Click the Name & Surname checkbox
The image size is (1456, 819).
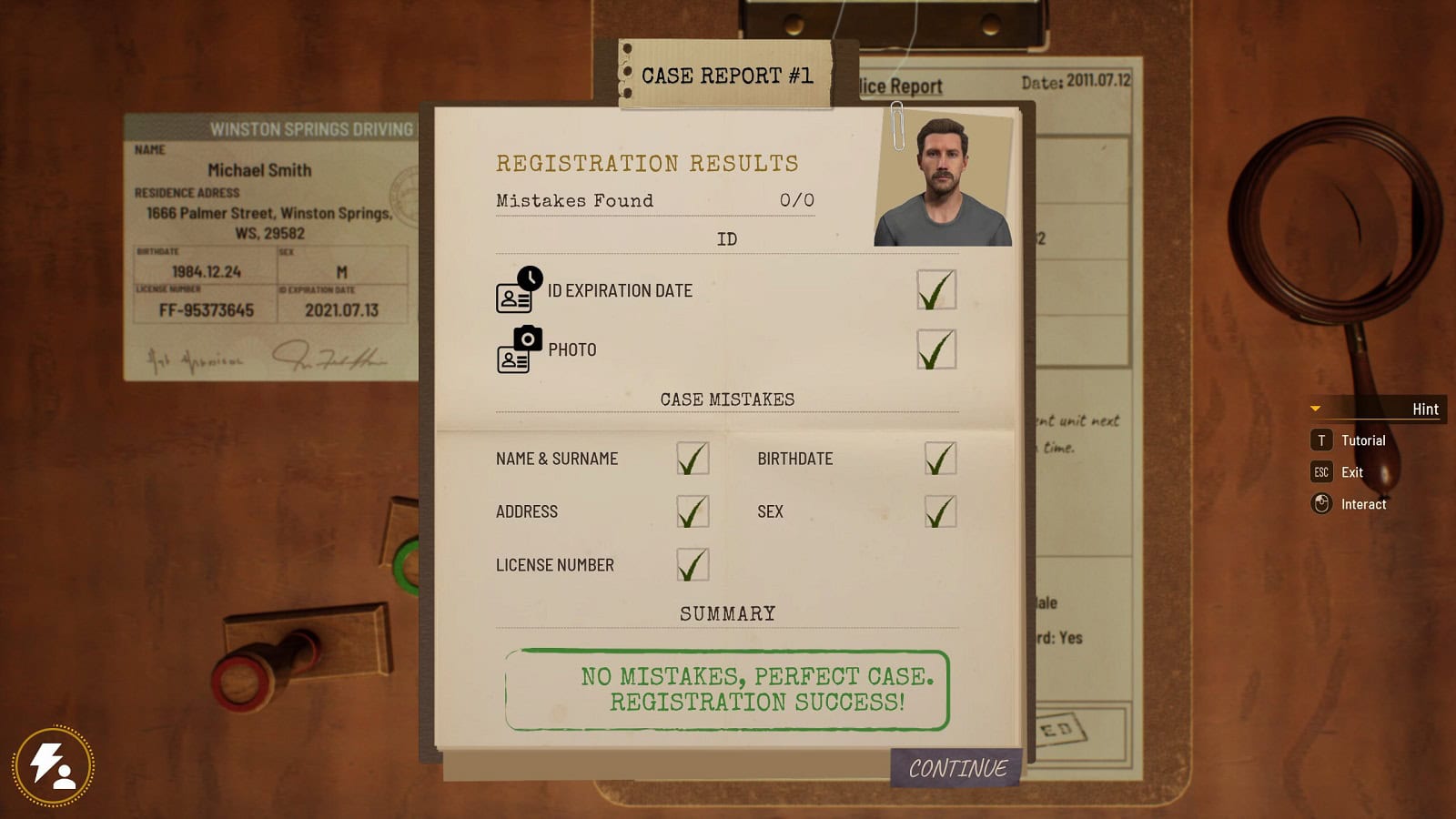[x=693, y=459]
